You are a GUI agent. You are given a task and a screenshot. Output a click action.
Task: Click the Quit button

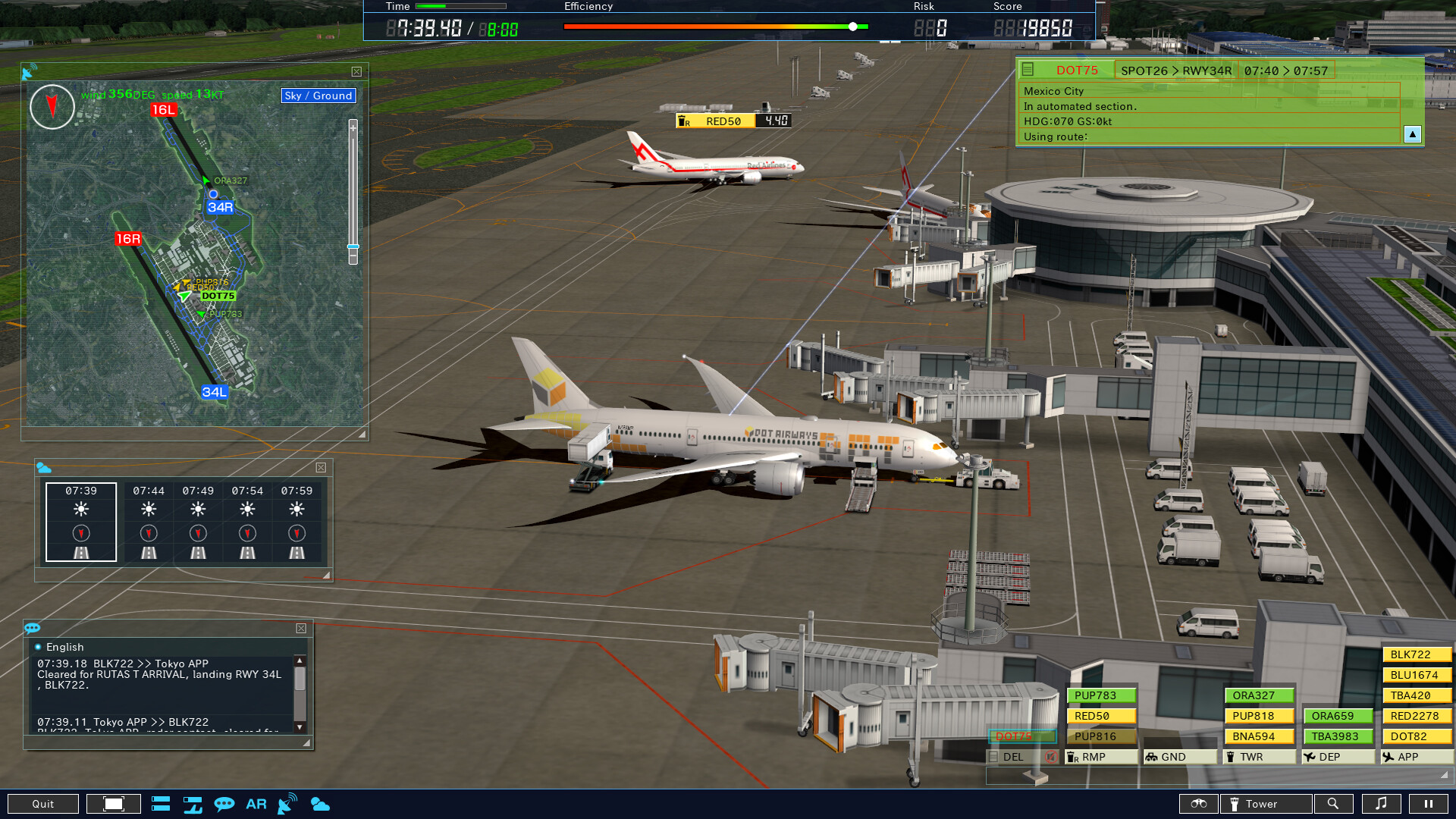click(x=45, y=803)
